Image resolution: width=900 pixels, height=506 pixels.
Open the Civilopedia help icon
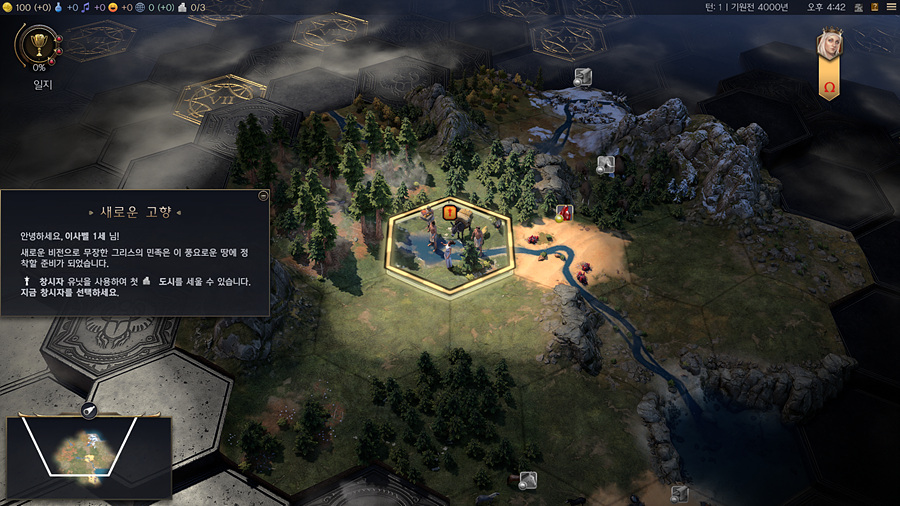tap(874, 7)
